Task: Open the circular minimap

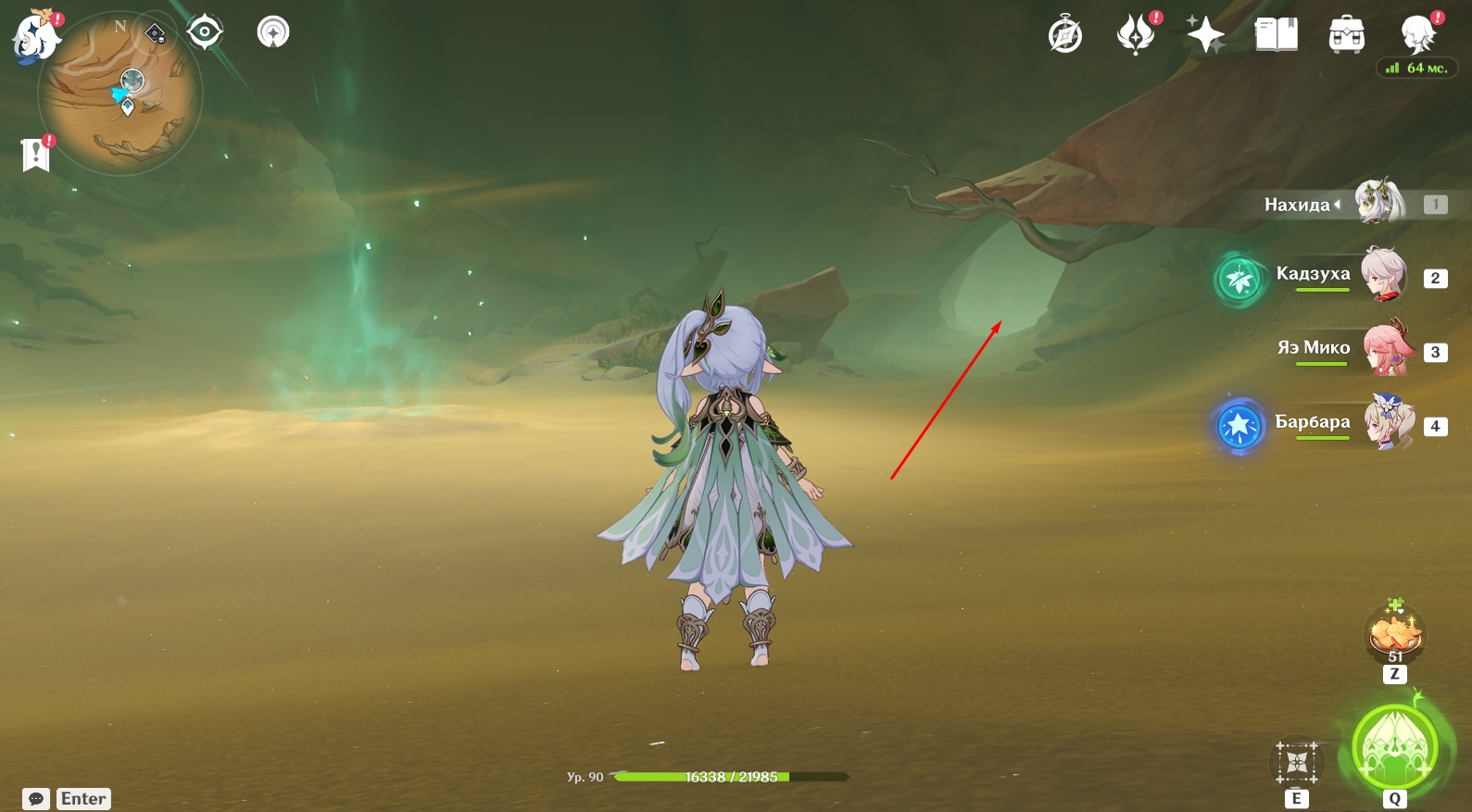Action: pyautogui.click(x=120, y=94)
